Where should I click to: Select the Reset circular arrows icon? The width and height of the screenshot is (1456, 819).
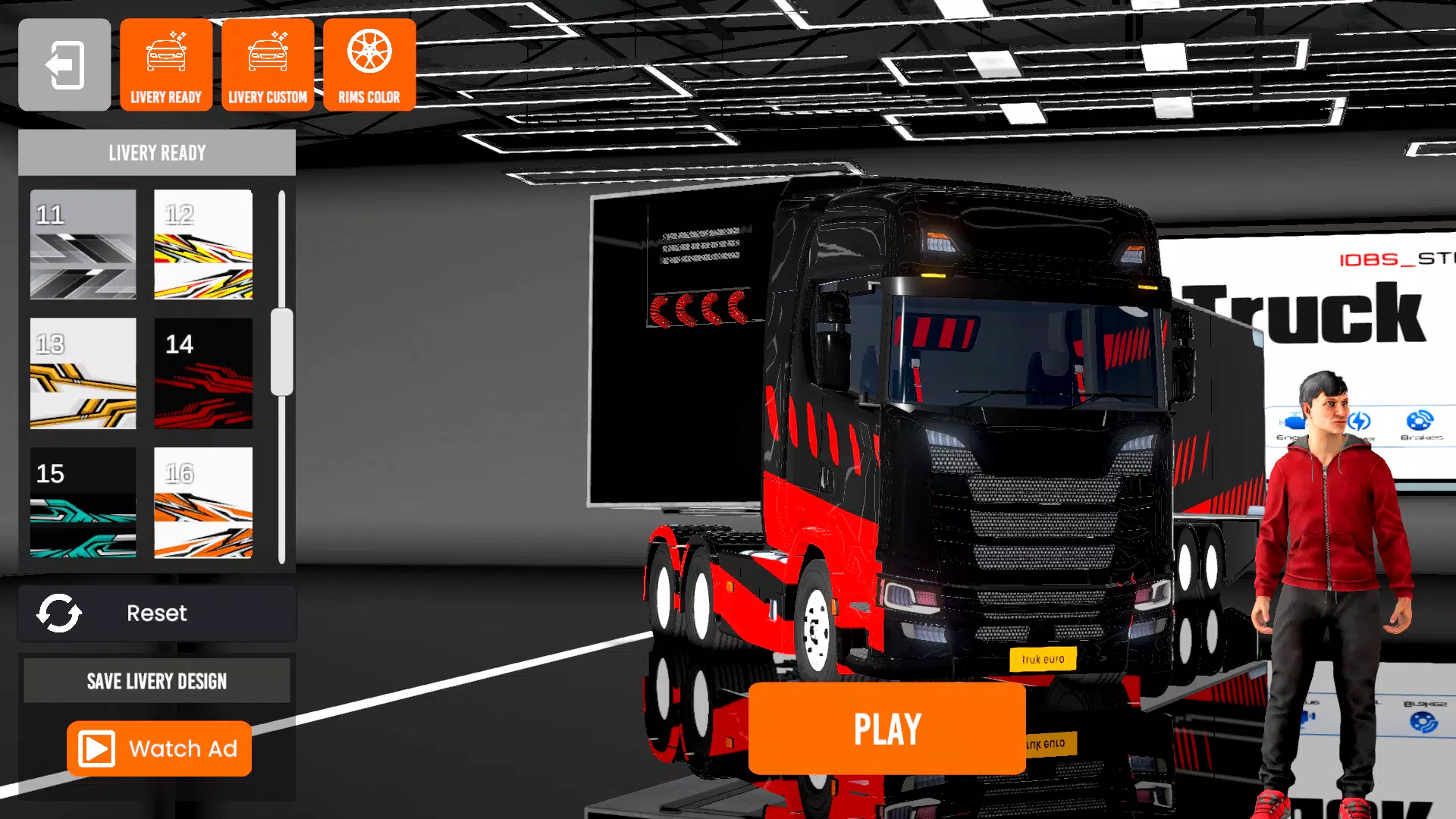61,613
